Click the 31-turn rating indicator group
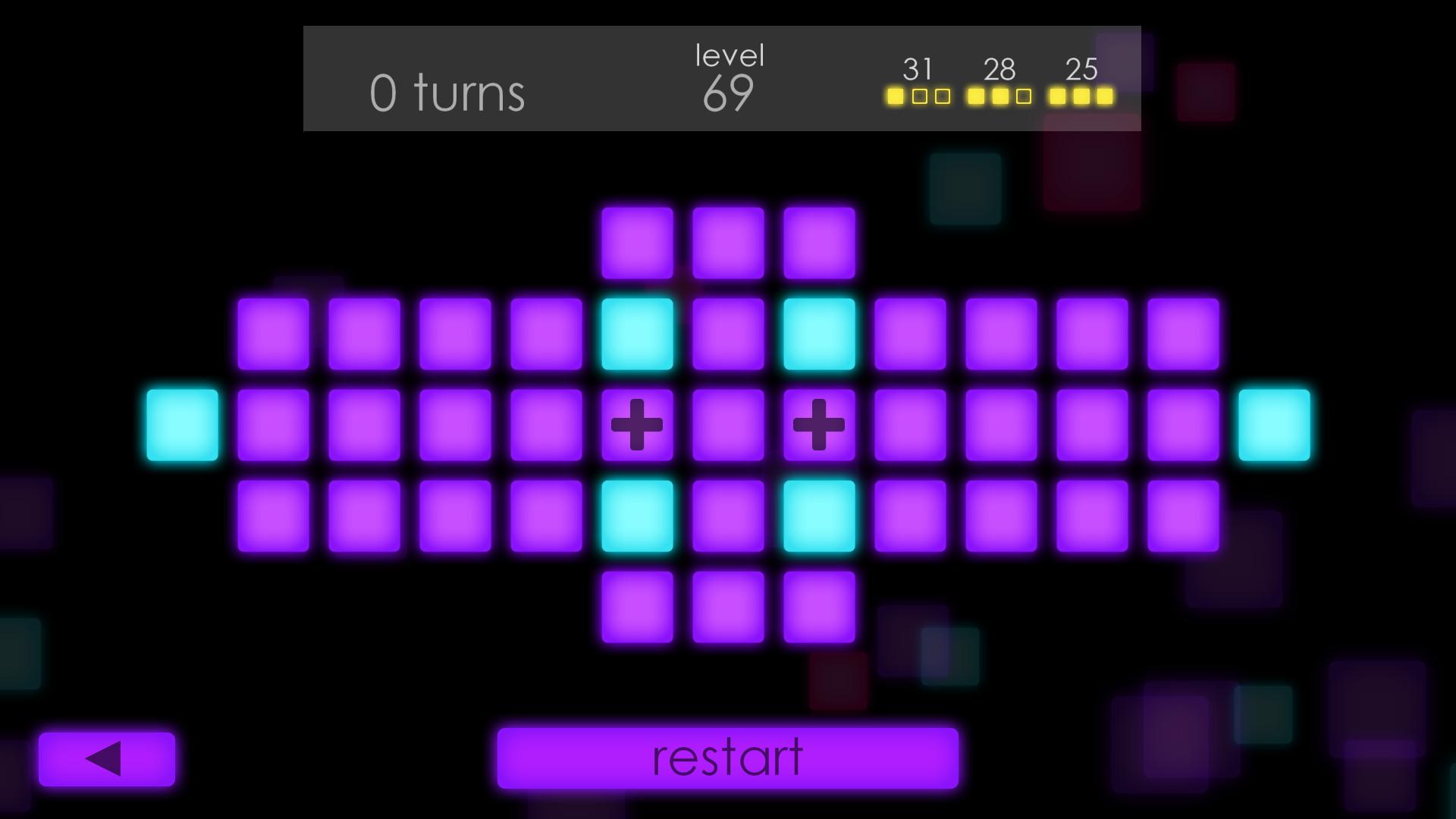Viewport: 1456px width, 819px height. 919,83
